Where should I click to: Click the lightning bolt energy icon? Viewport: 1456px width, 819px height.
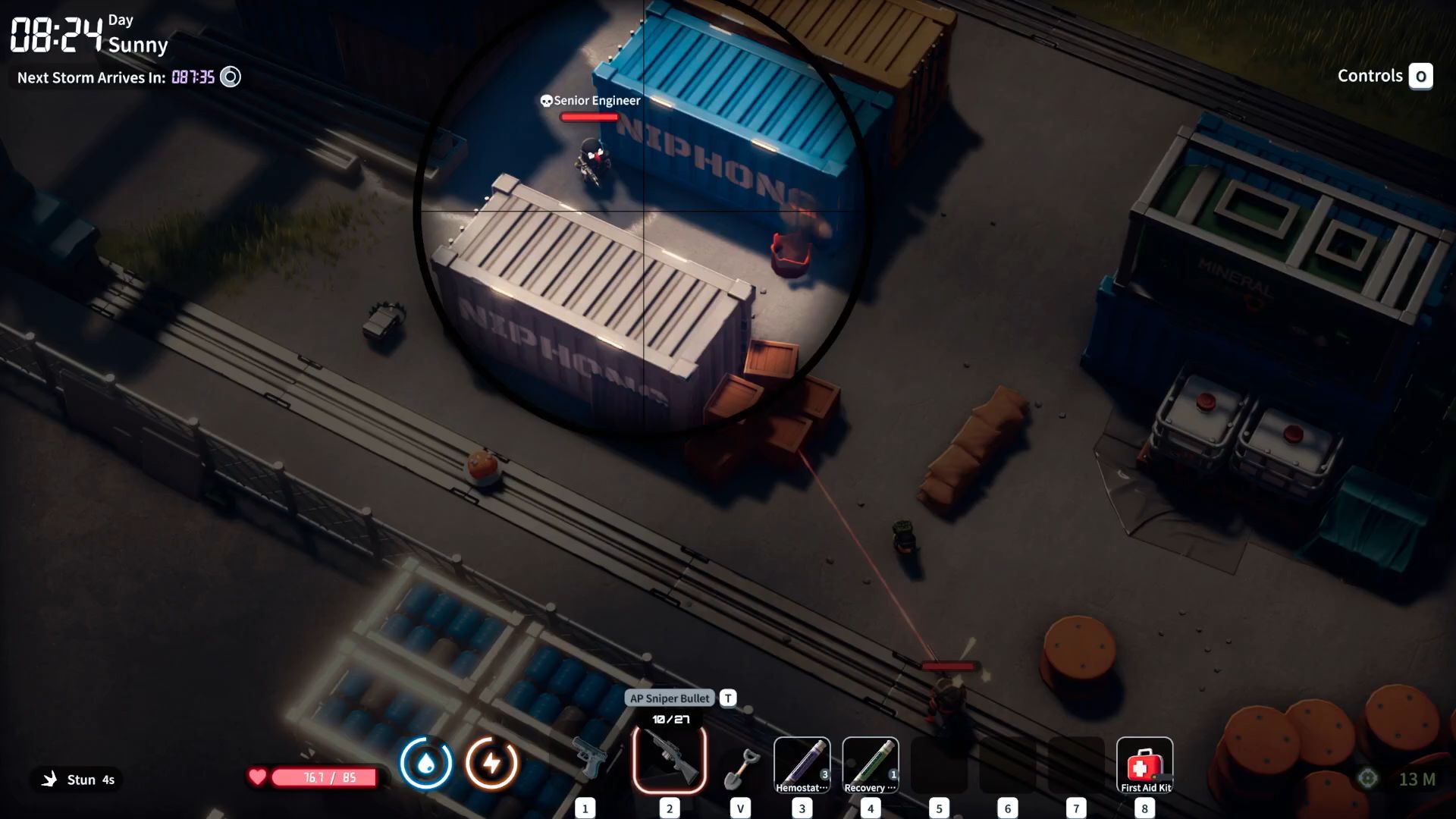(x=491, y=763)
